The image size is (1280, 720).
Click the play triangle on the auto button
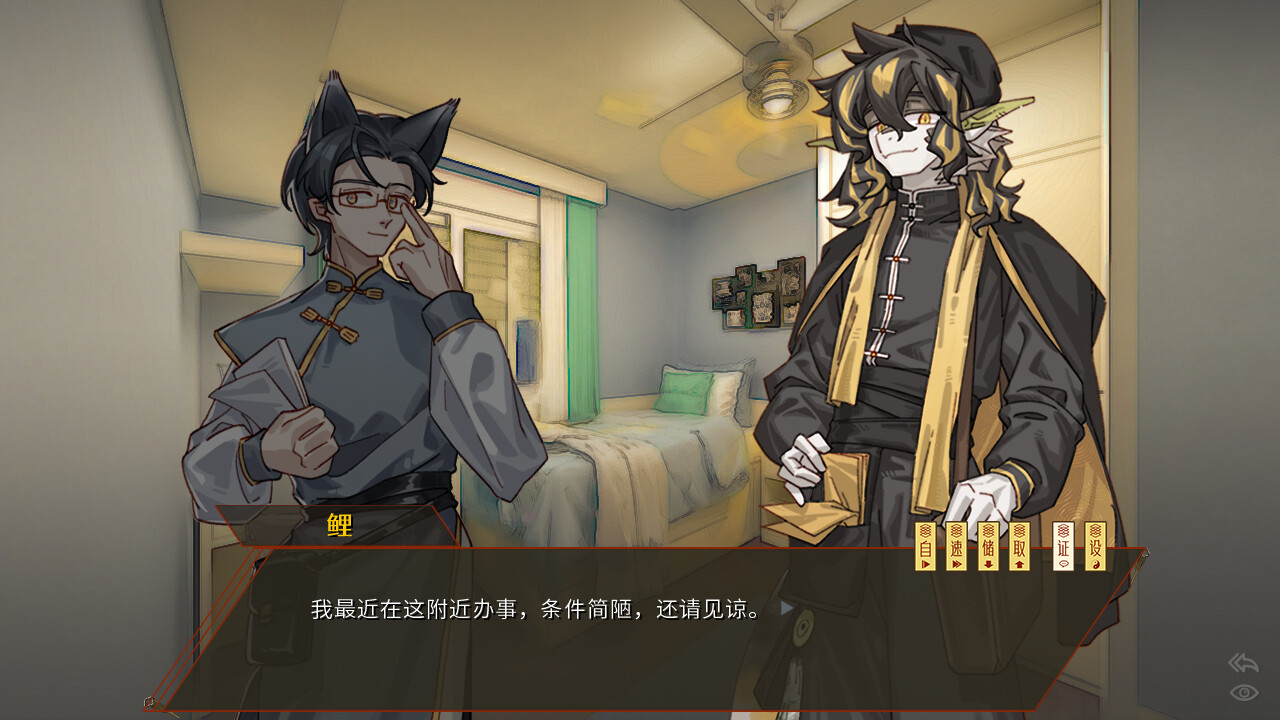(x=925, y=562)
